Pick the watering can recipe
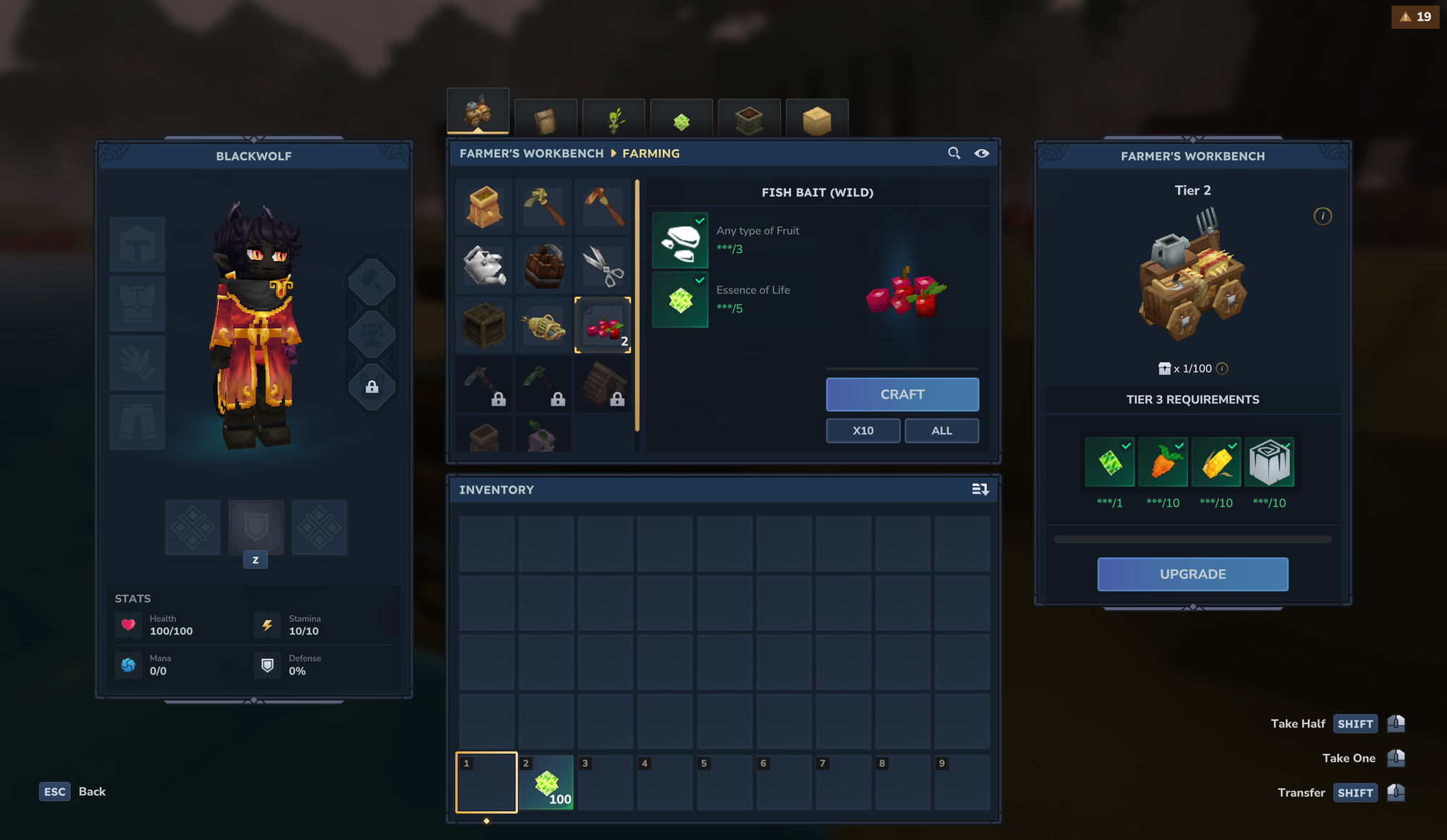Image resolution: width=1447 pixels, height=840 pixels. point(484,266)
